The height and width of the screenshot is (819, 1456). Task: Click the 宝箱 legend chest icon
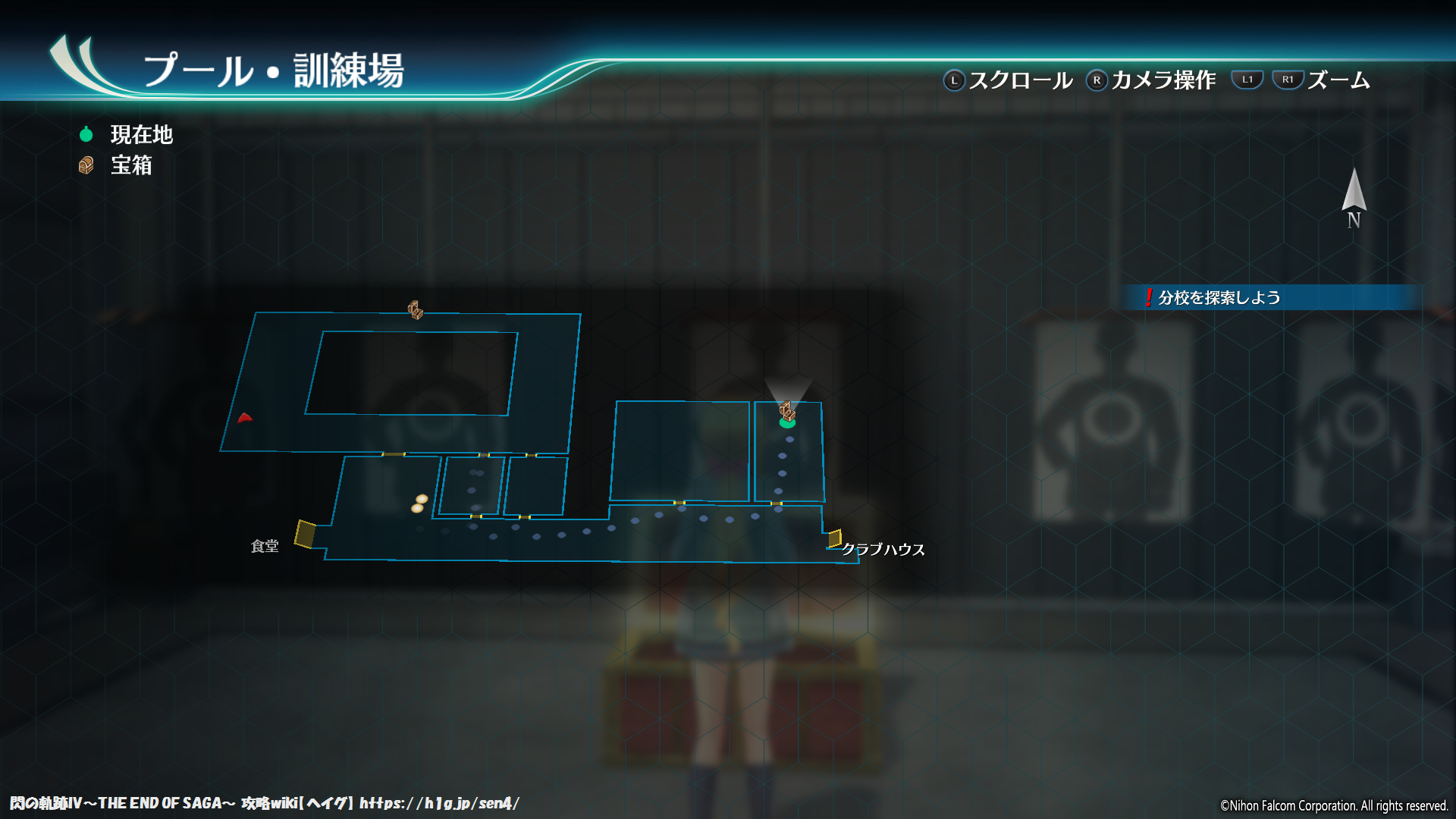86,165
